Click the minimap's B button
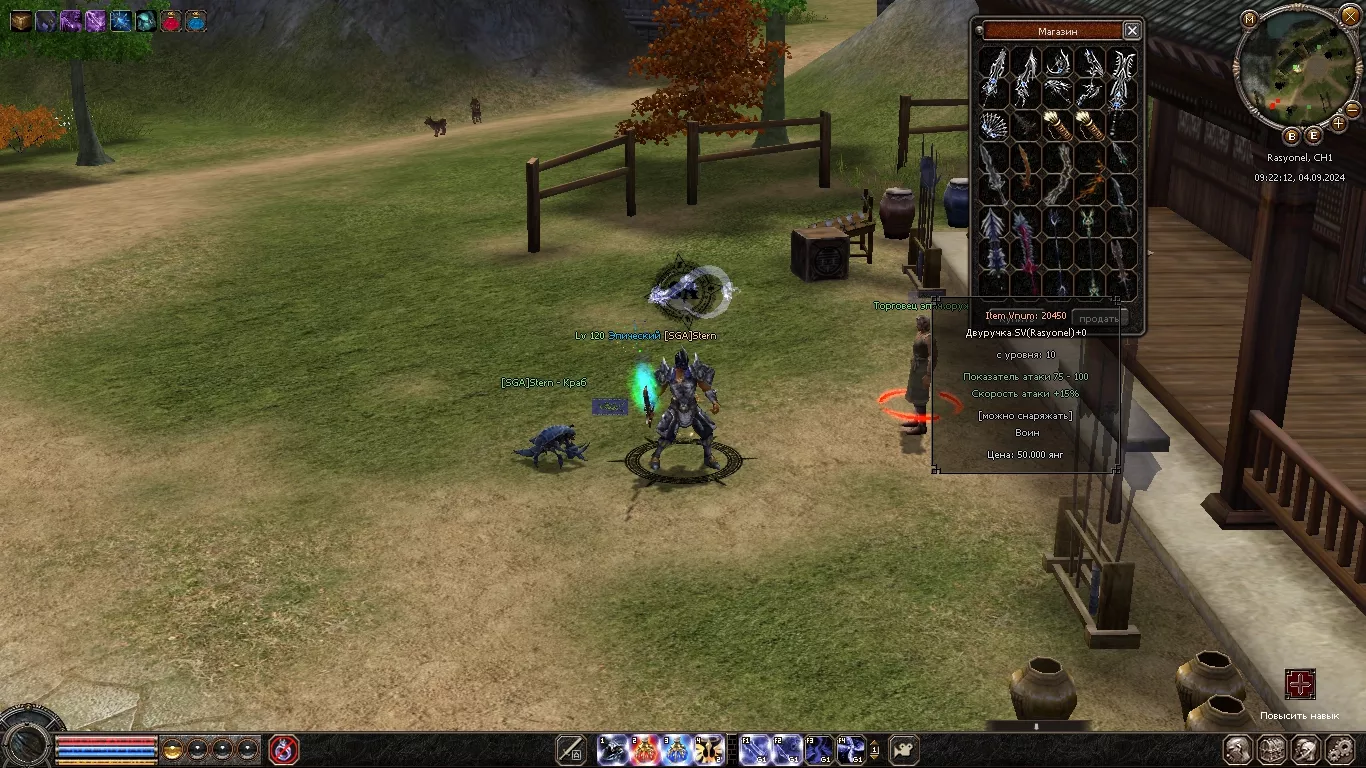 [x=1291, y=136]
